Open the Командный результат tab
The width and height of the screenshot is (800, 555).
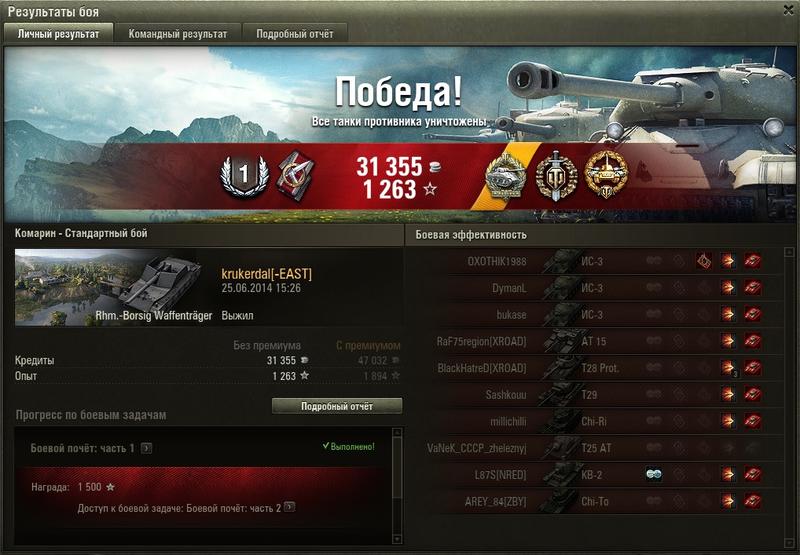178,33
